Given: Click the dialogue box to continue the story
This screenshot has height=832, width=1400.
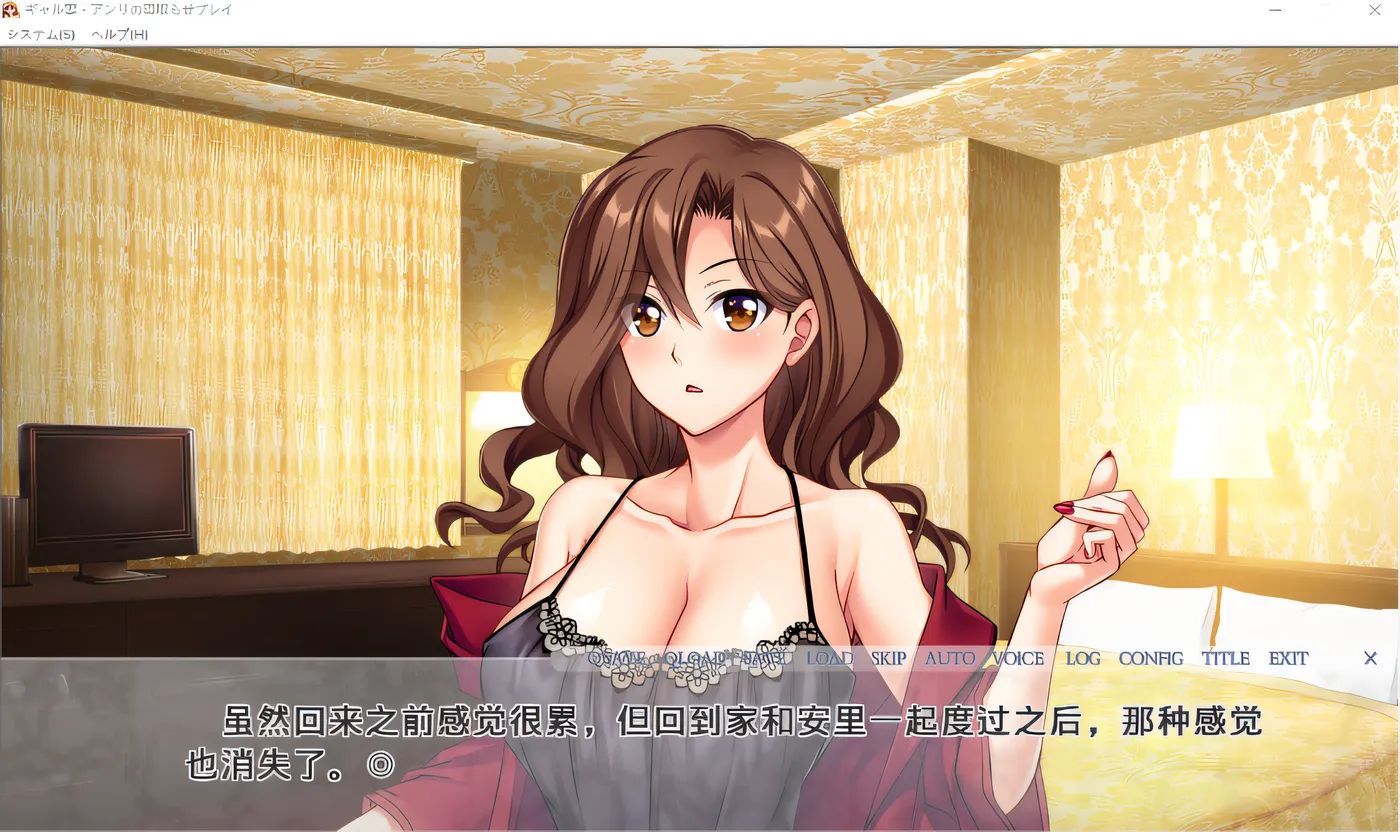Looking at the screenshot, I should tap(700, 745).
